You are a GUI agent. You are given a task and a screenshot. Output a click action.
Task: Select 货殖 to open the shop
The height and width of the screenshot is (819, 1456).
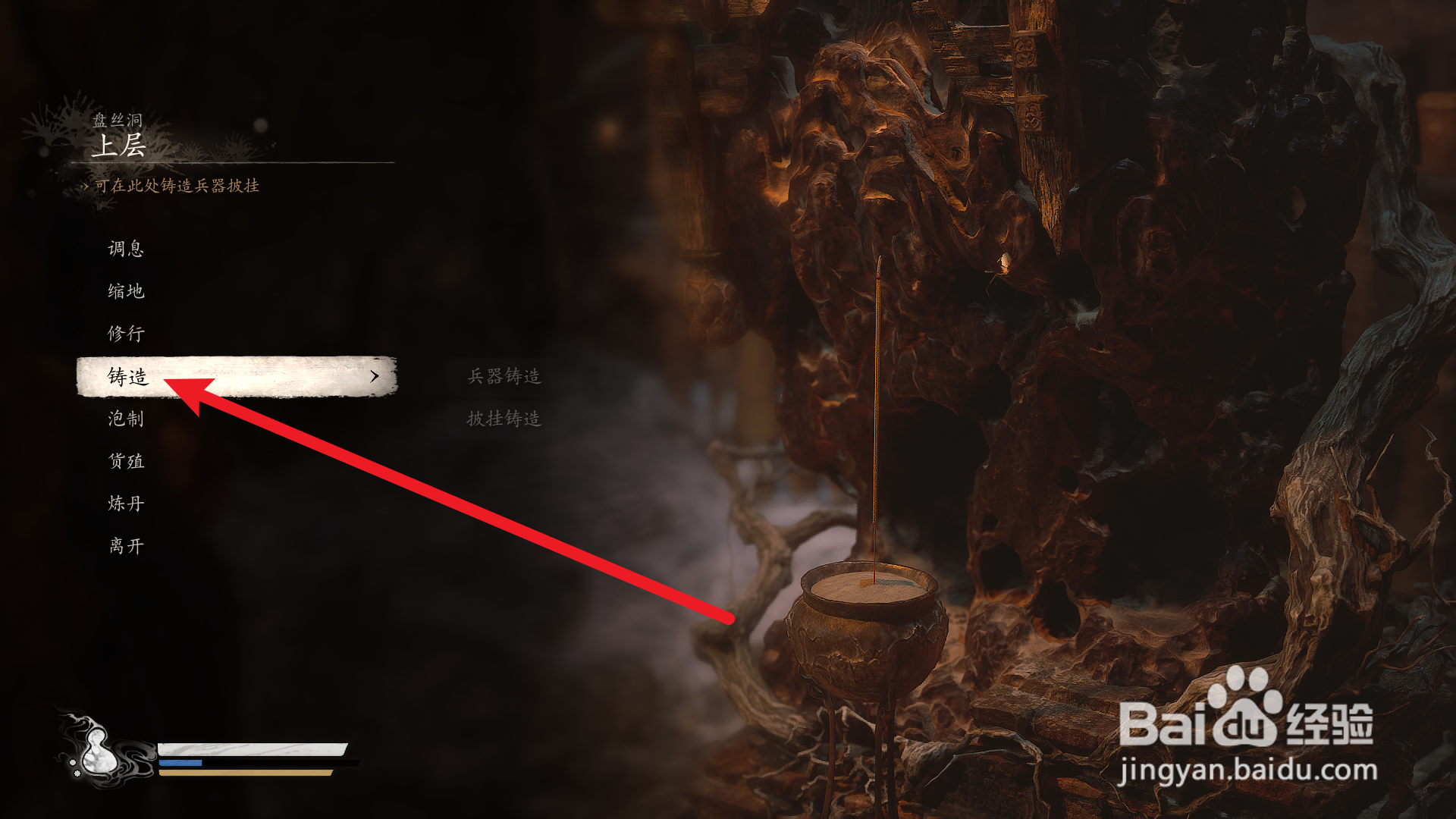pyautogui.click(x=125, y=461)
